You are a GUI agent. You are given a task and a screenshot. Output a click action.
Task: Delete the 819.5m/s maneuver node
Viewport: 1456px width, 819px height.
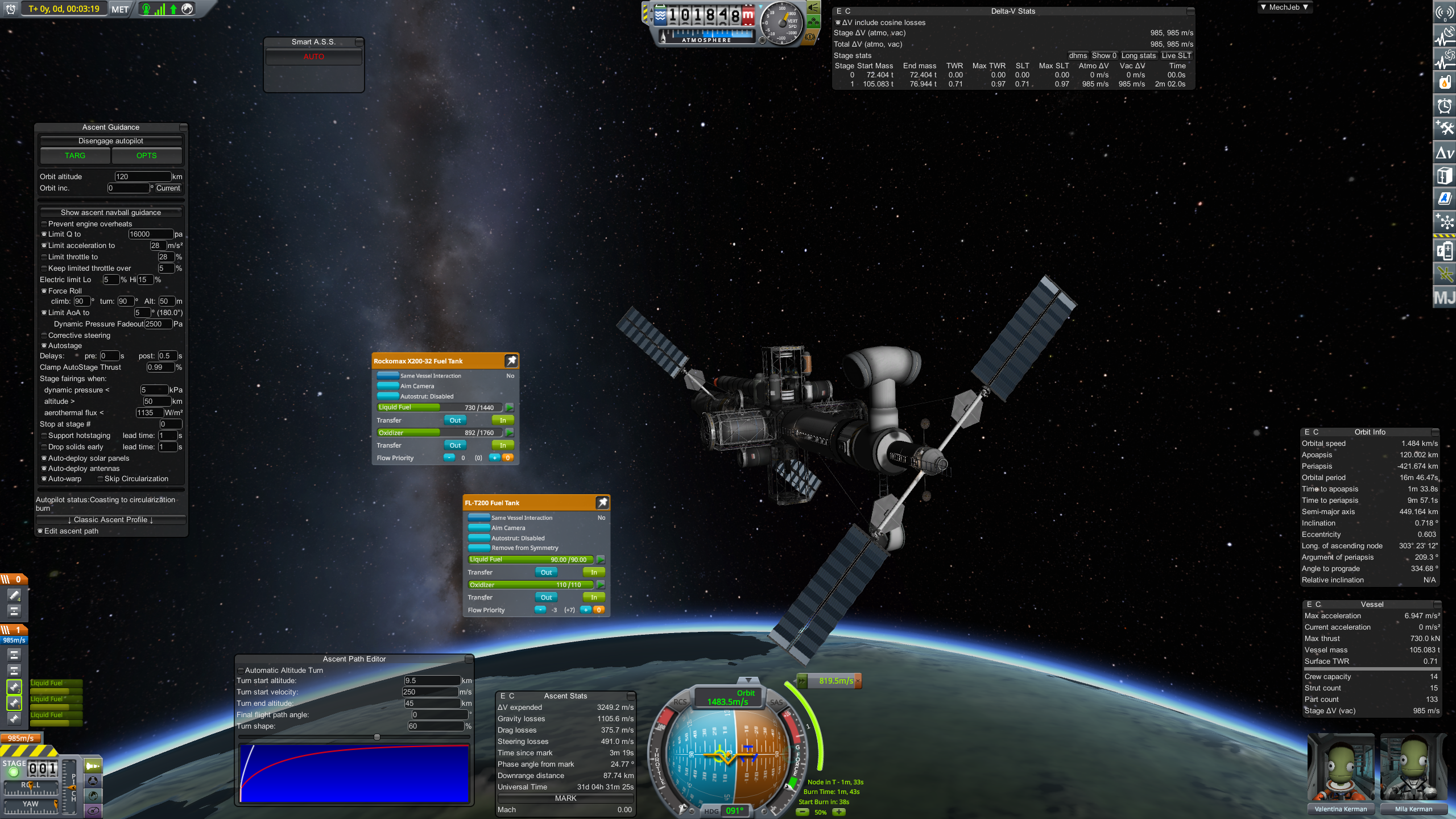858,681
